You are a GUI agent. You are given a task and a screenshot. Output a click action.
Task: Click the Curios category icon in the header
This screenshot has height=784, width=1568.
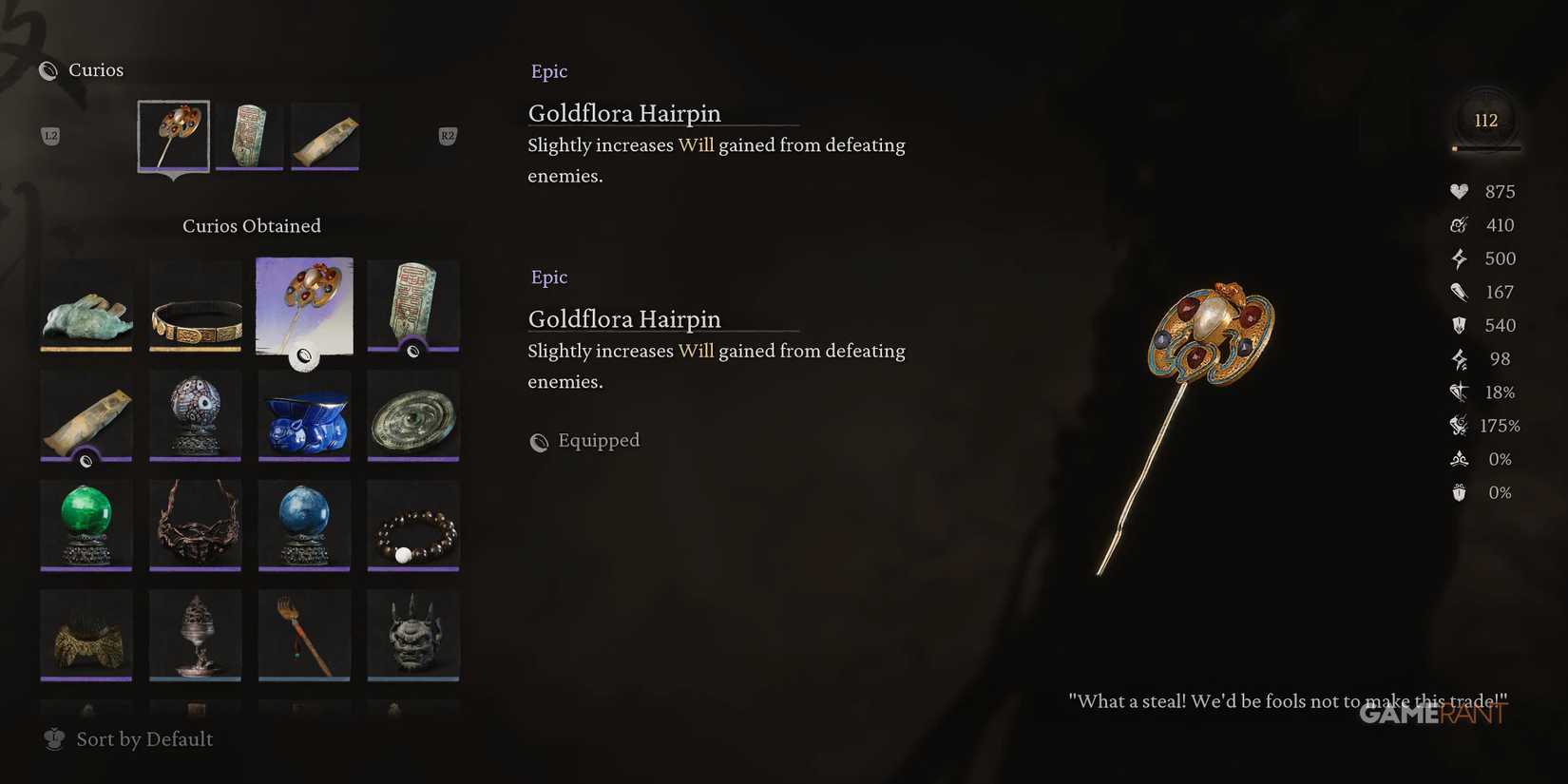point(49,69)
